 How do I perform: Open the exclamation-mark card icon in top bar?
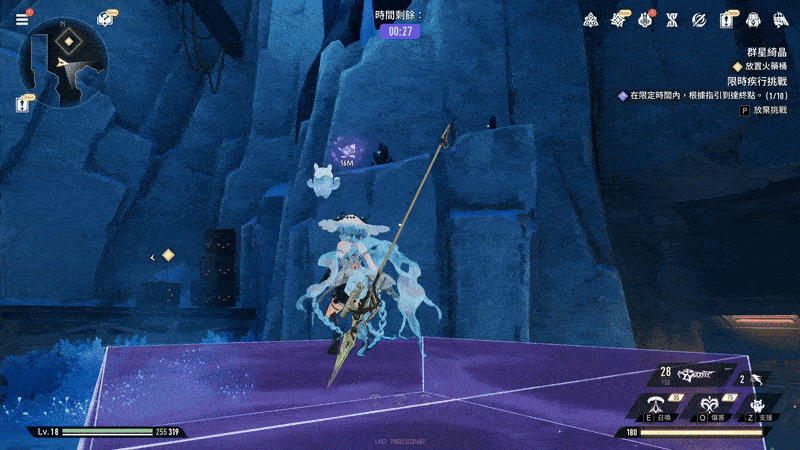point(727,20)
